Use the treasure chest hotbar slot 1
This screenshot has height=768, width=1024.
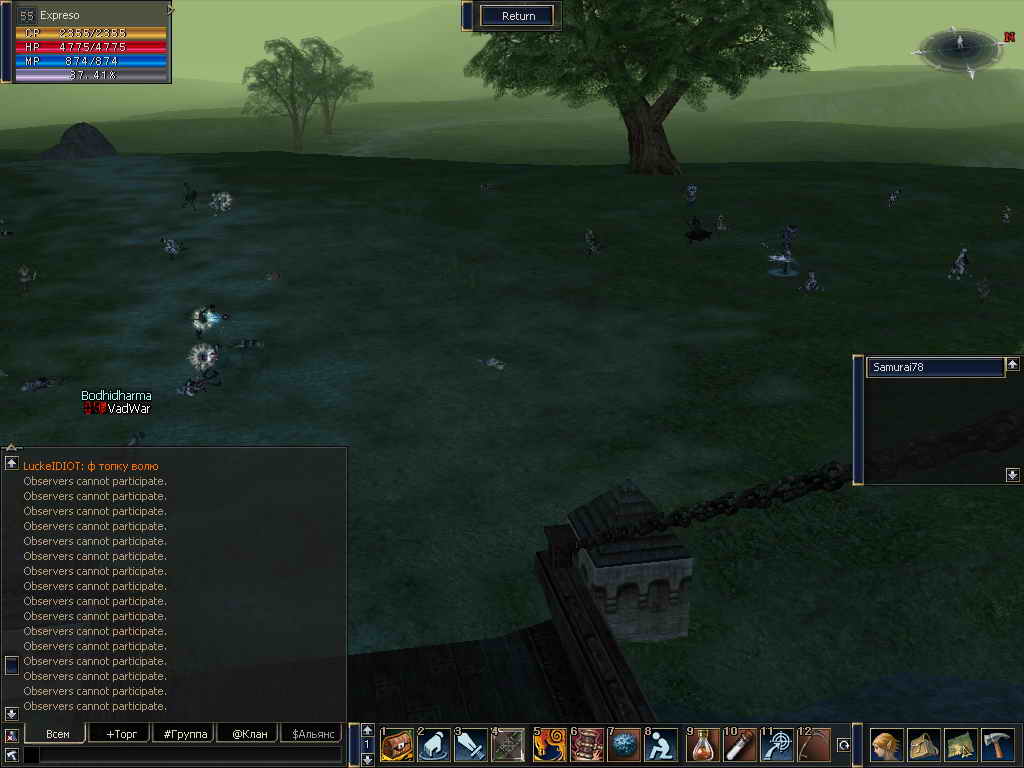click(397, 745)
